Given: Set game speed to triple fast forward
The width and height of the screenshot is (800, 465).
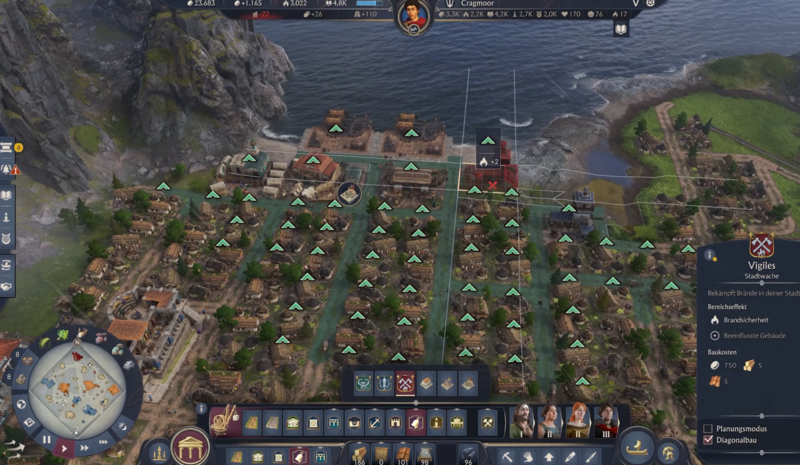Looking at the screenshot, I should (x=105, y=440).
